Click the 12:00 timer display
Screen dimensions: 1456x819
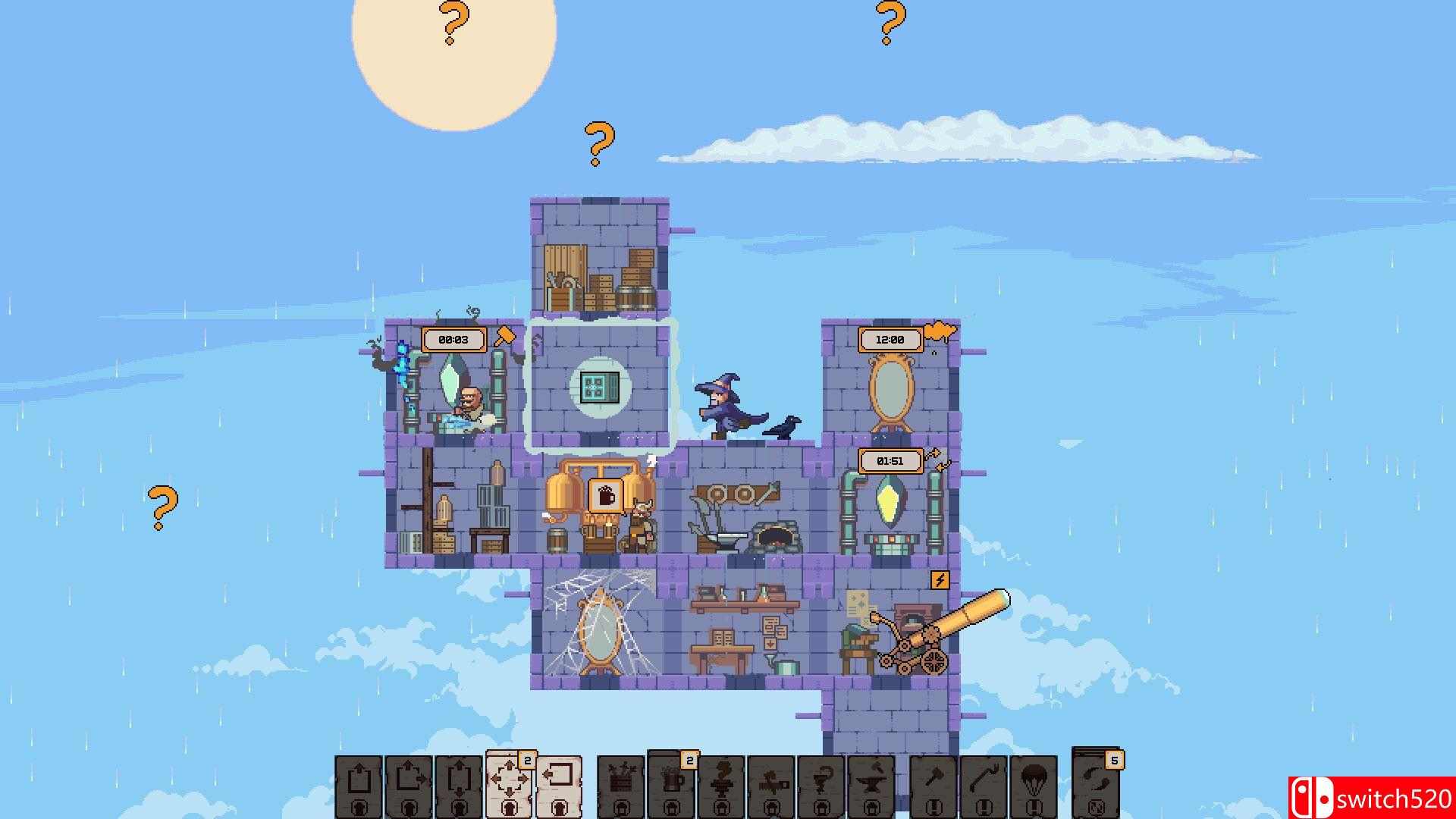(890, 340)
